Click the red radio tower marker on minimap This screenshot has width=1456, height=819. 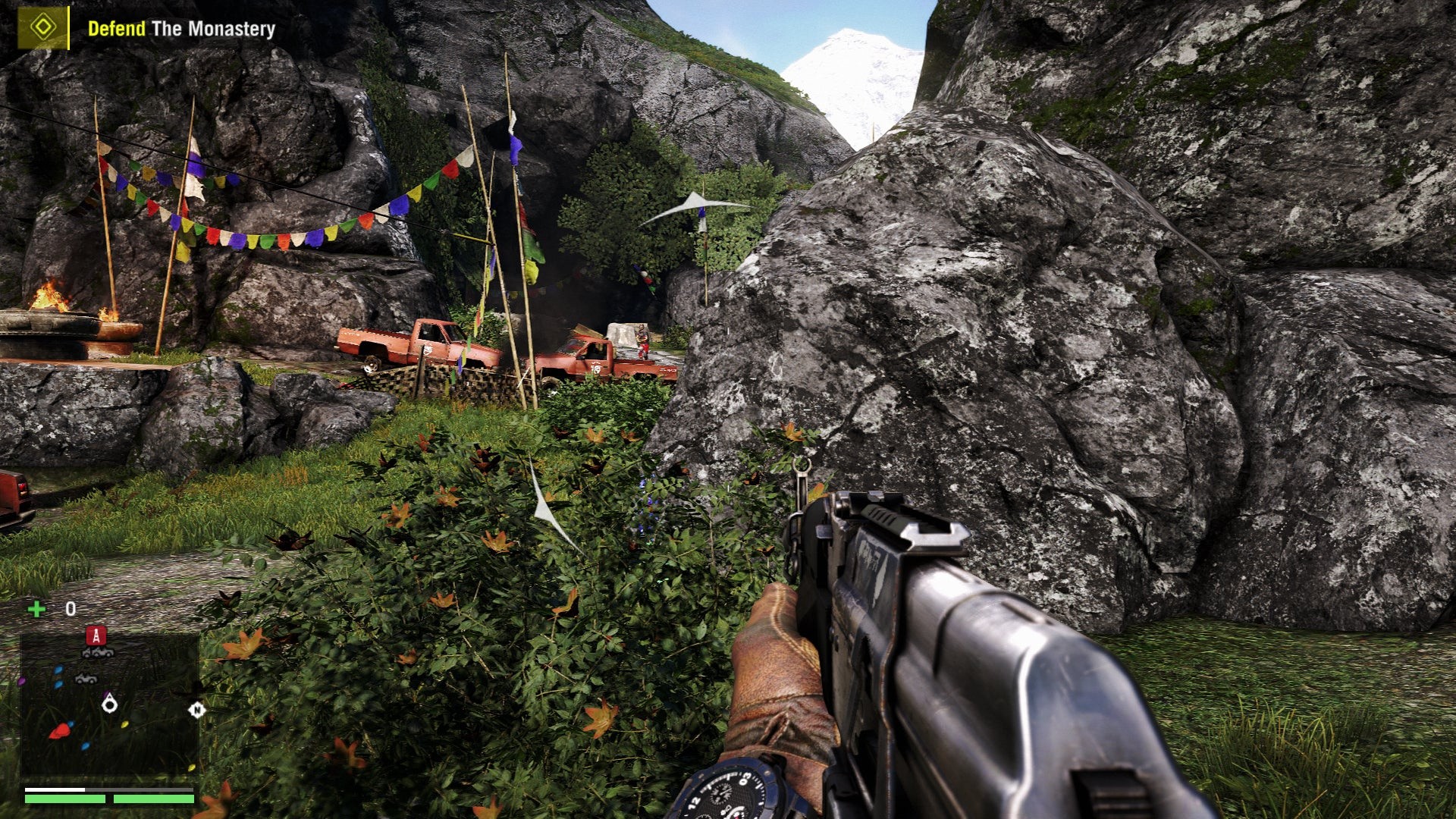click(96, 635)
